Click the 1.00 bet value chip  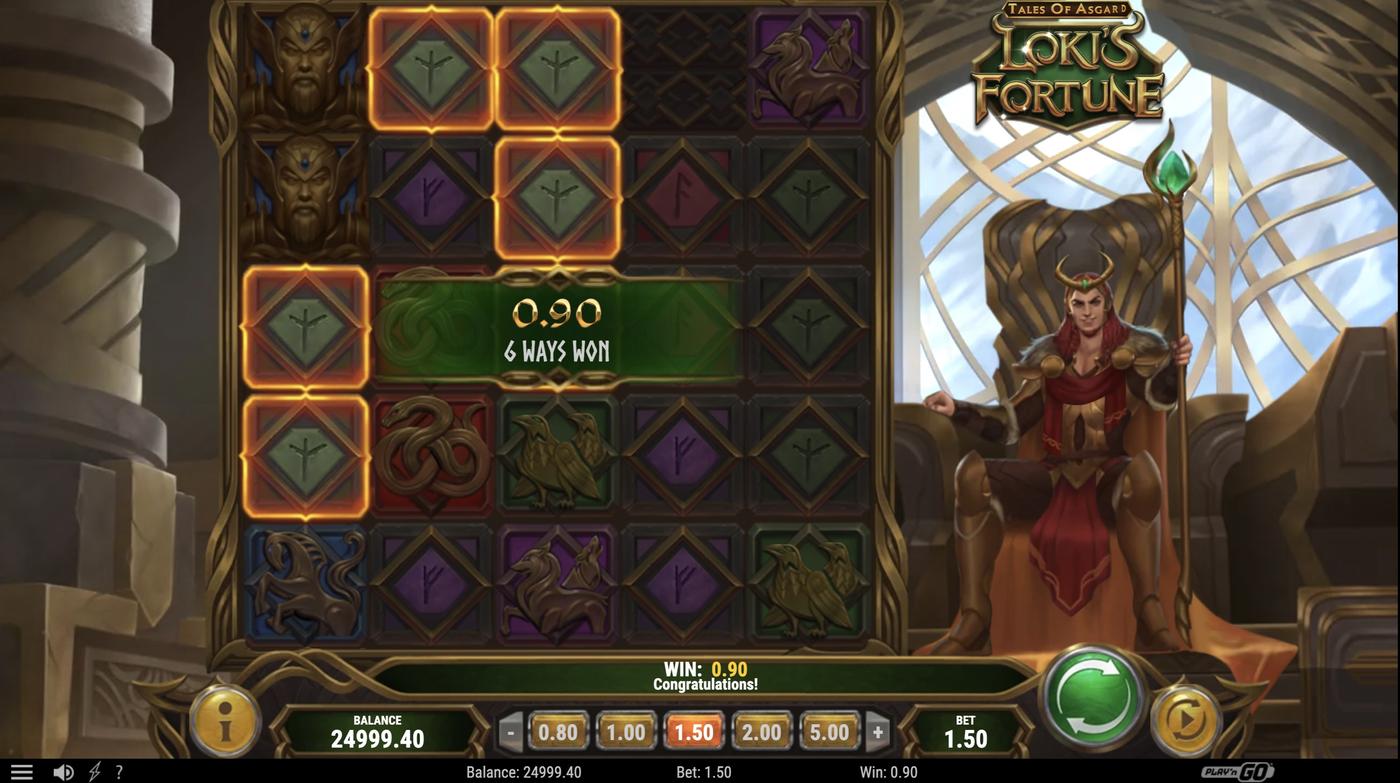click(625, 731)
